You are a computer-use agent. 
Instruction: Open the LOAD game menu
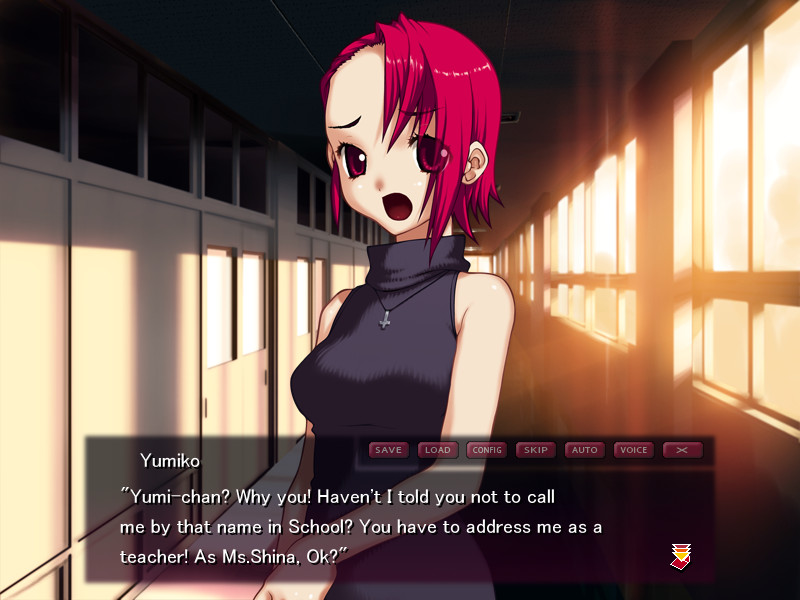[x=437, y=450]
